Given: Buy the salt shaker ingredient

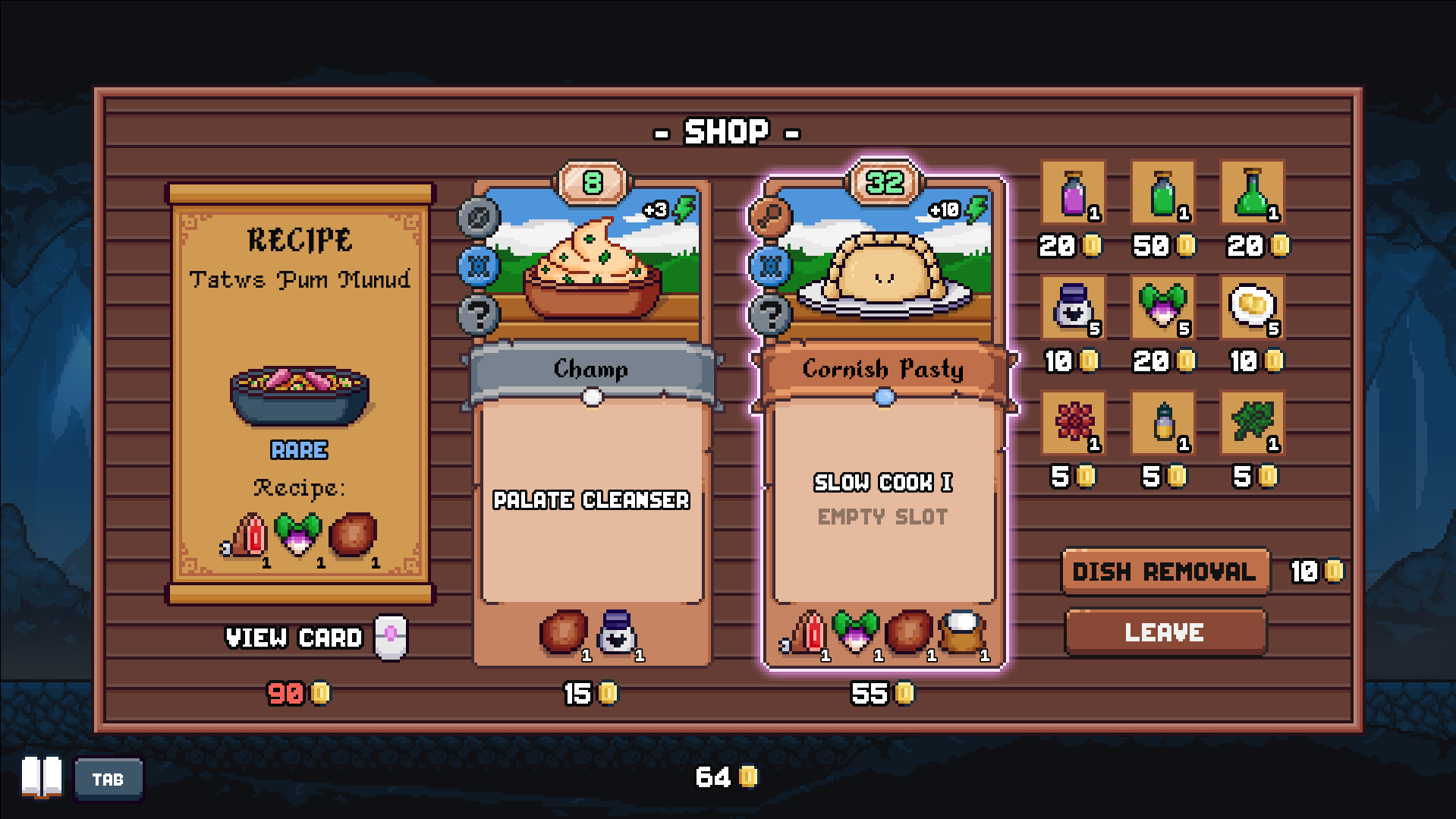Looking at the screenshot, I should (1073, 307).
